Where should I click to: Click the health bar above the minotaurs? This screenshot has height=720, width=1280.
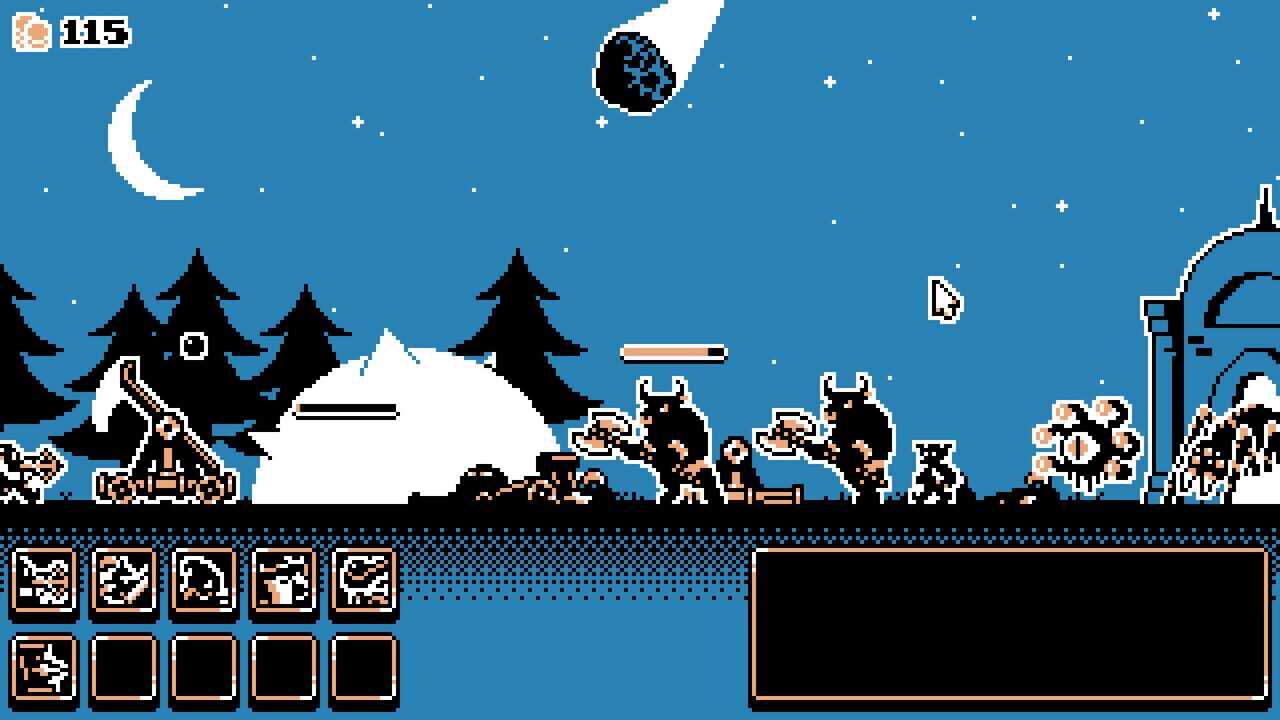point(670,352)
